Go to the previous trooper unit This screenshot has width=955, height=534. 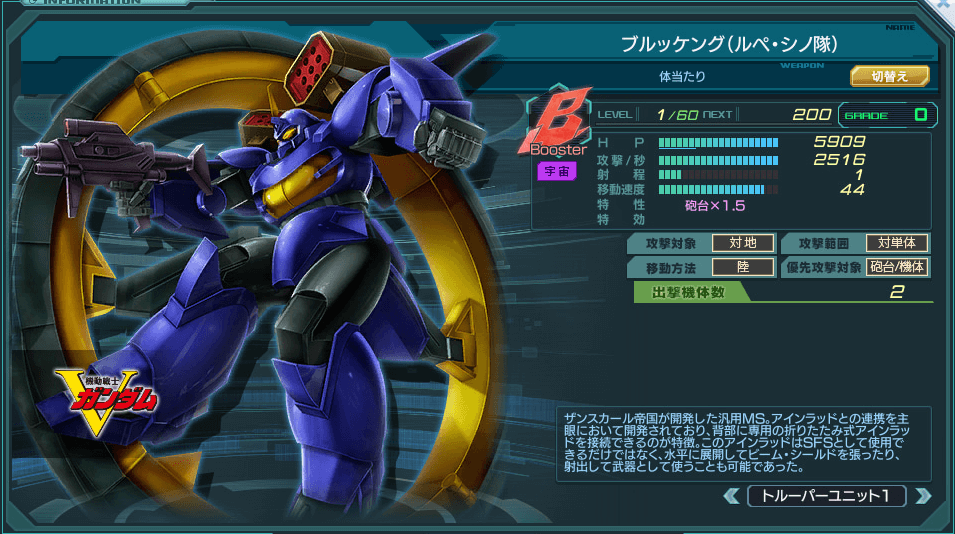coord(732,496)
